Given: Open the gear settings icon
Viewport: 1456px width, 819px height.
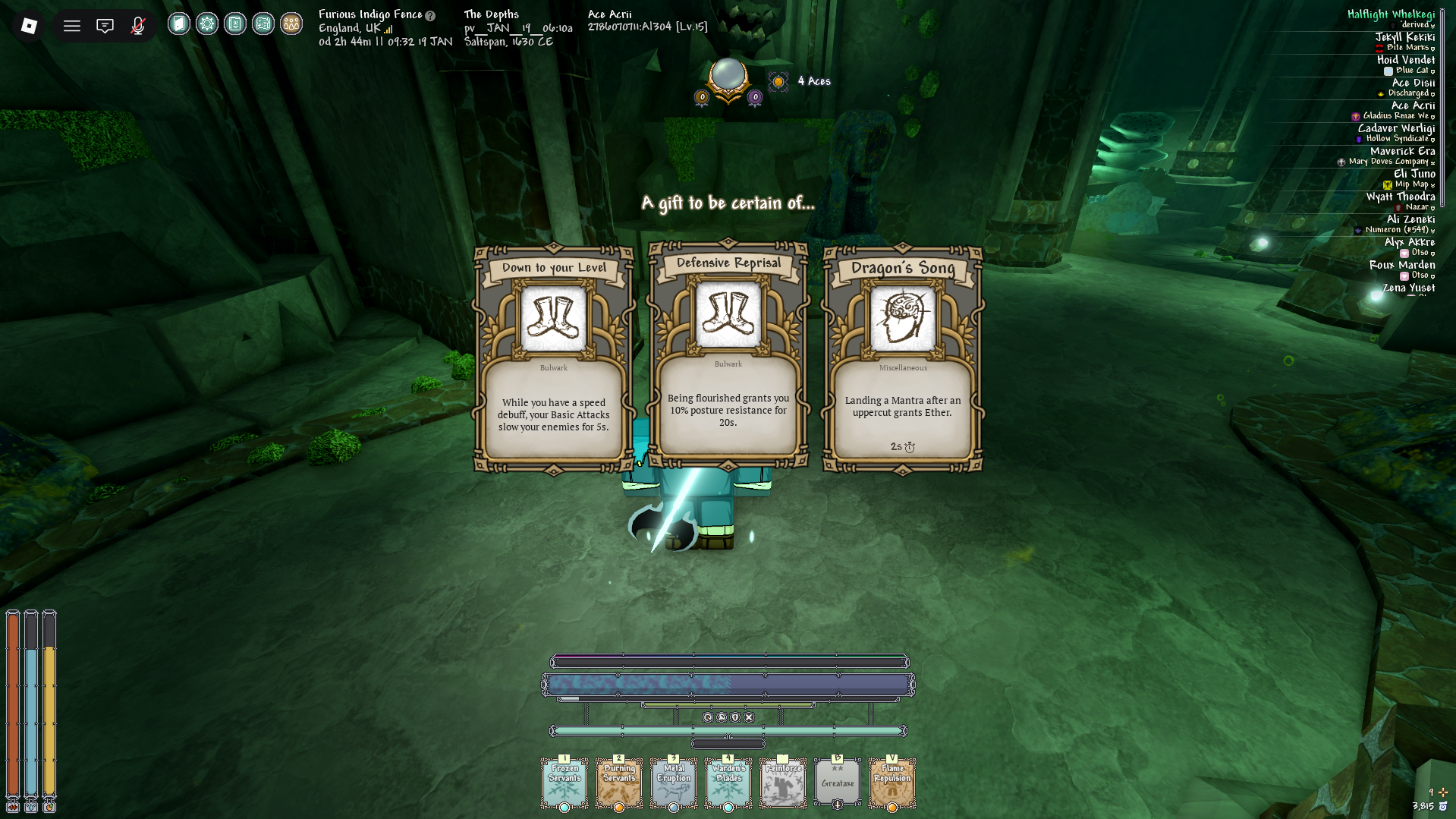Looking at the screenshot, I should click(207, 24).
